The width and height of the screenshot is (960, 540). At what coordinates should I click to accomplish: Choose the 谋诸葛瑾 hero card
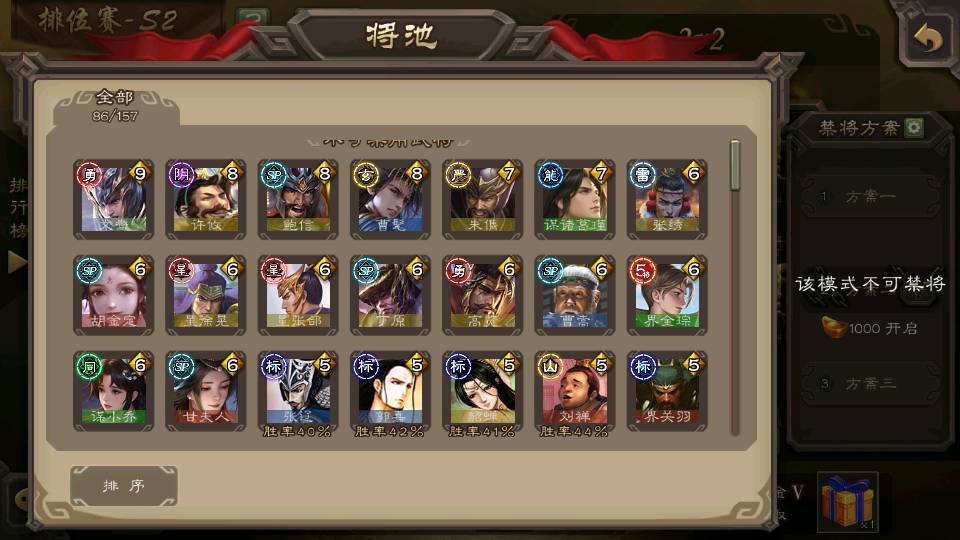574,199
